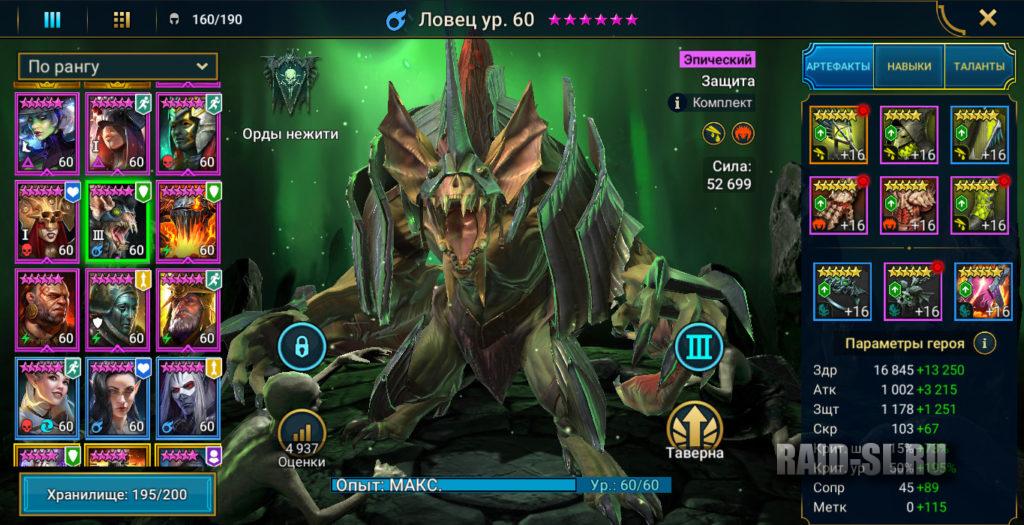
Task: Open the Таланты tab
Action: tap(978, 67)
